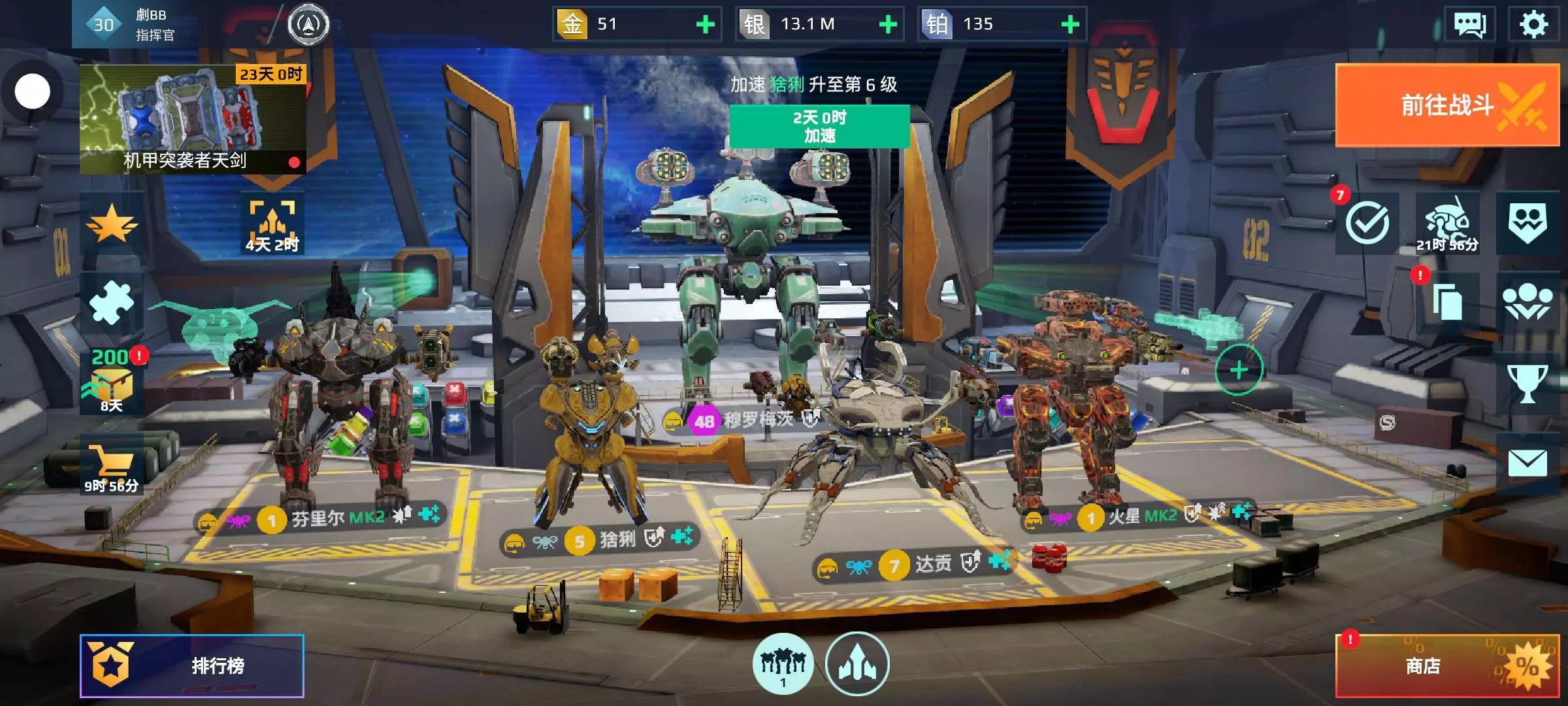Screen dimensions: 1568x706
Task: Start a battle with 前往战斗 button
Action: click(1446, 105)
